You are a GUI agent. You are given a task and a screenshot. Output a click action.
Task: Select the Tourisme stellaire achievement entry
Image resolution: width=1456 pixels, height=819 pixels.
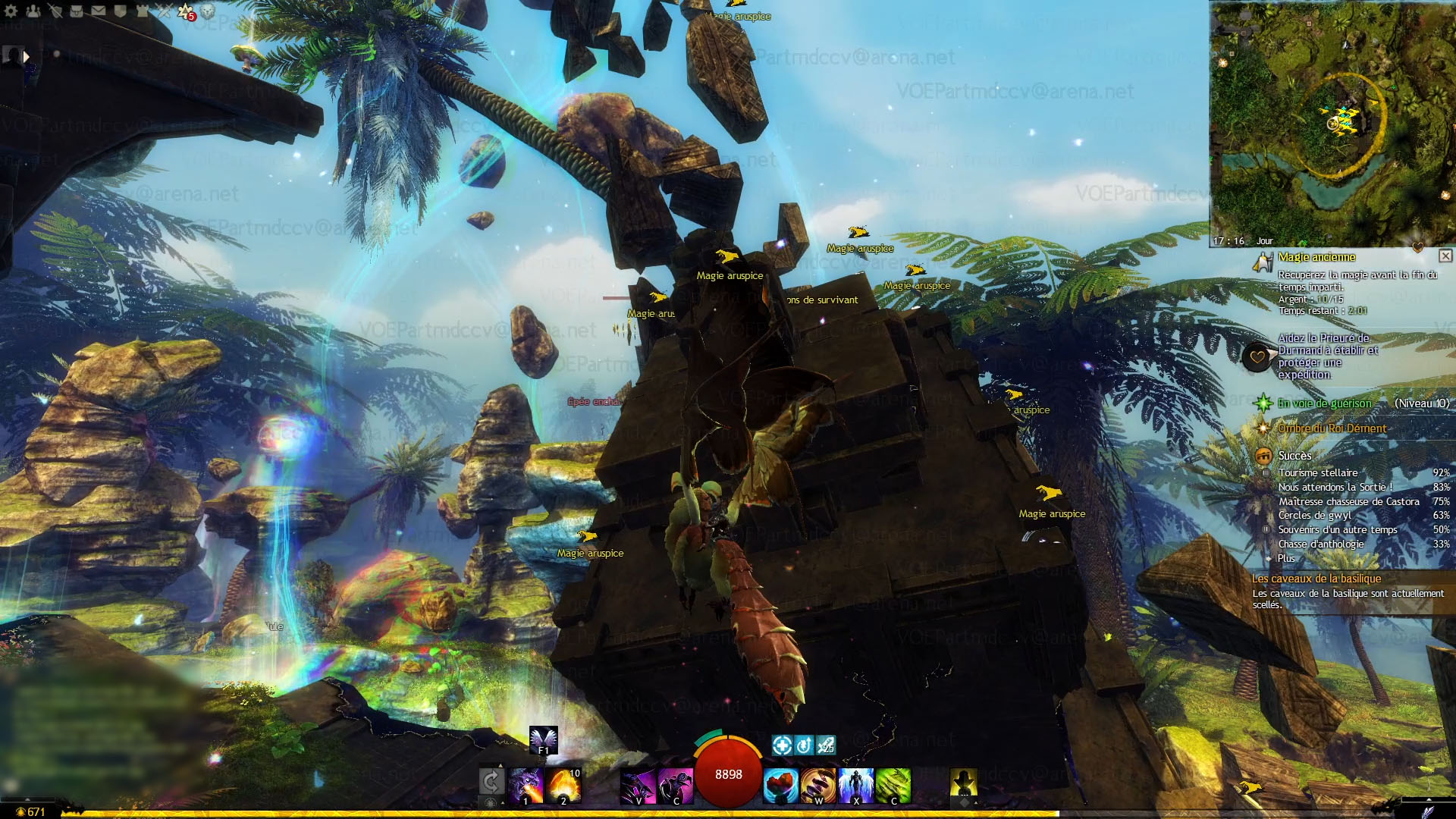tap(1318, 472)
